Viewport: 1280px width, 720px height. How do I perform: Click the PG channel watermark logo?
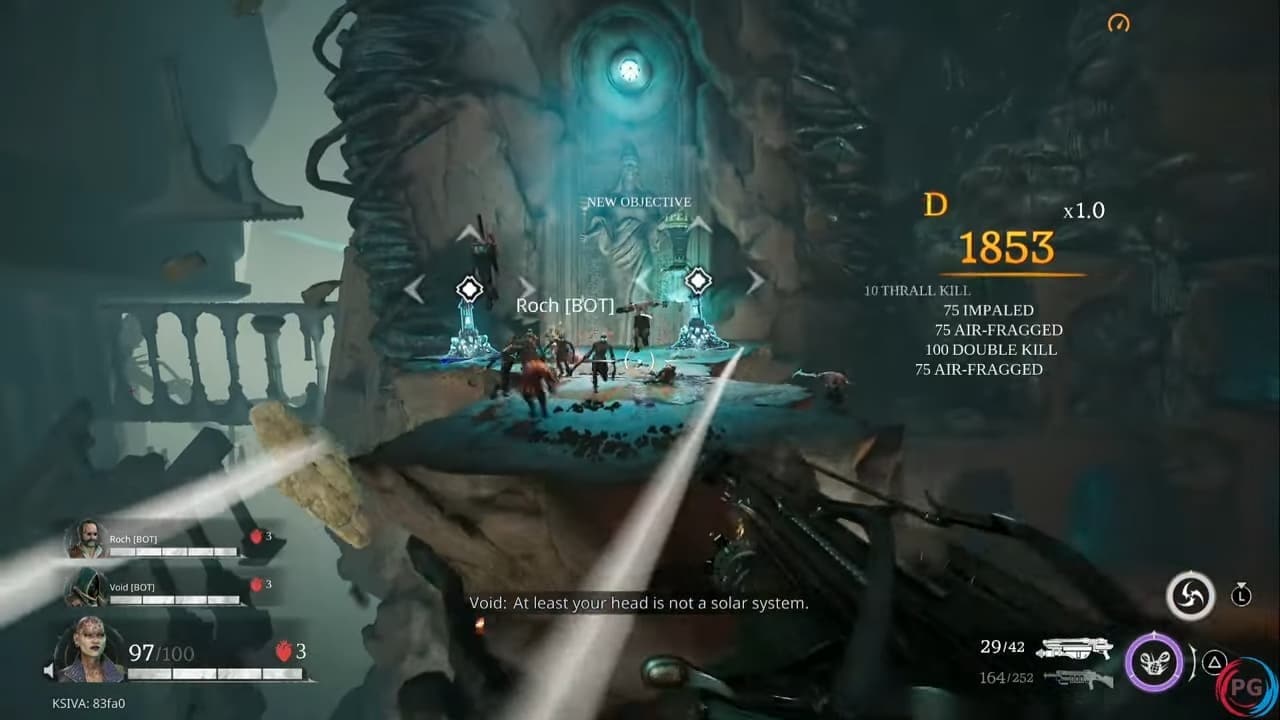coord(1246,688)
